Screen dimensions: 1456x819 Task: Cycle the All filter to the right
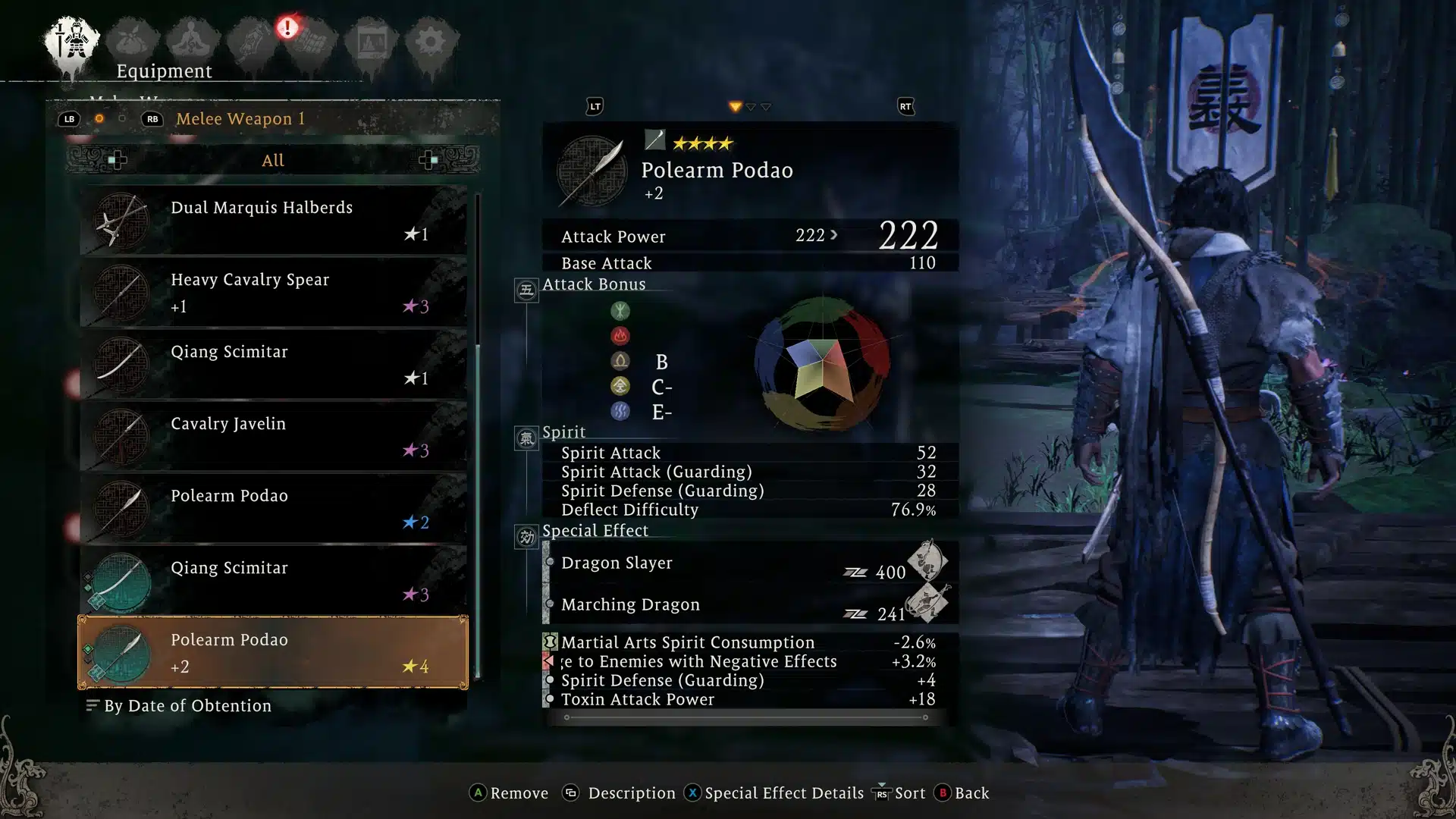coord(428,160)
